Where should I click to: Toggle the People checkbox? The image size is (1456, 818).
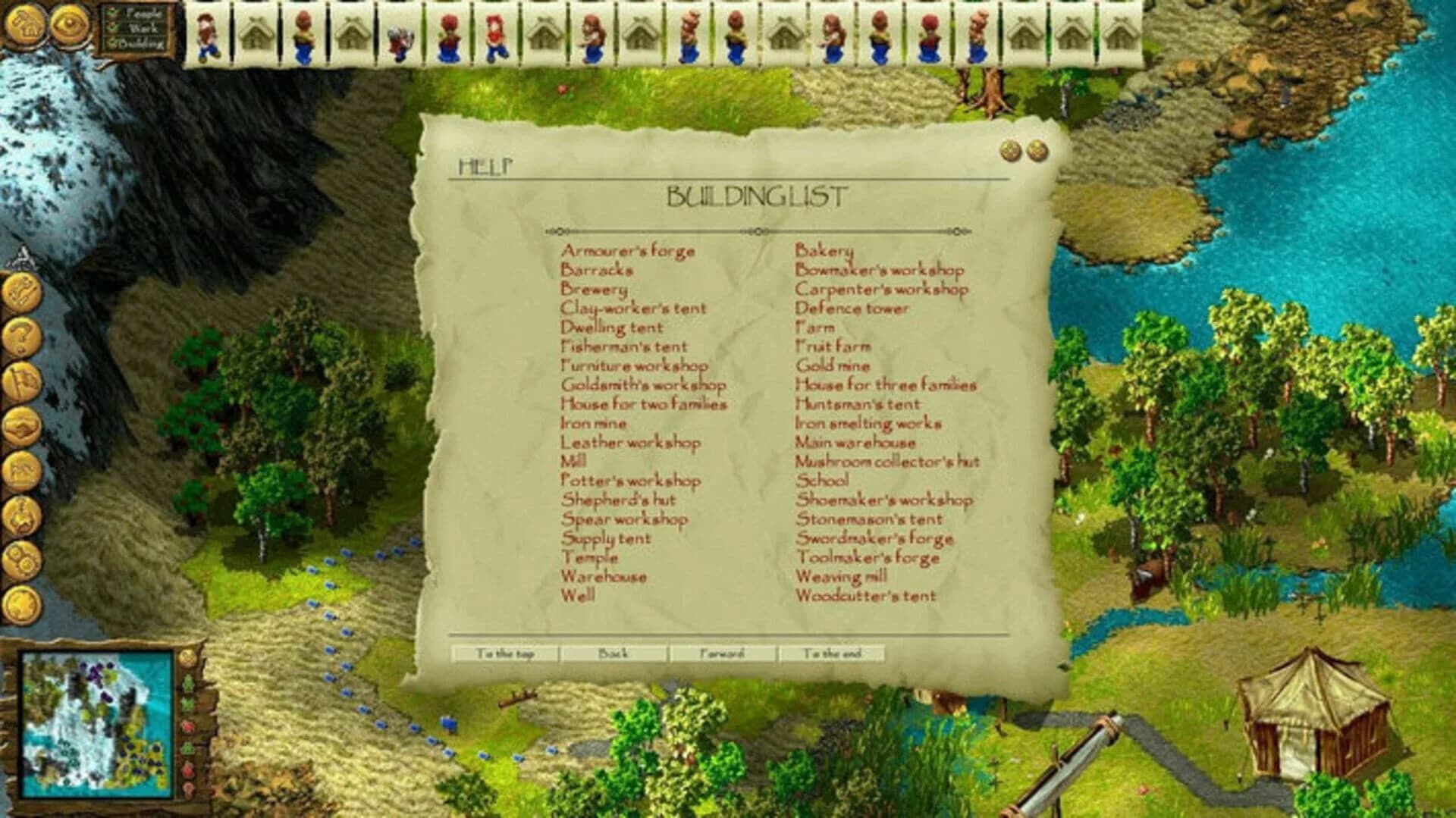pyautogui.click(x=111, y=13)
